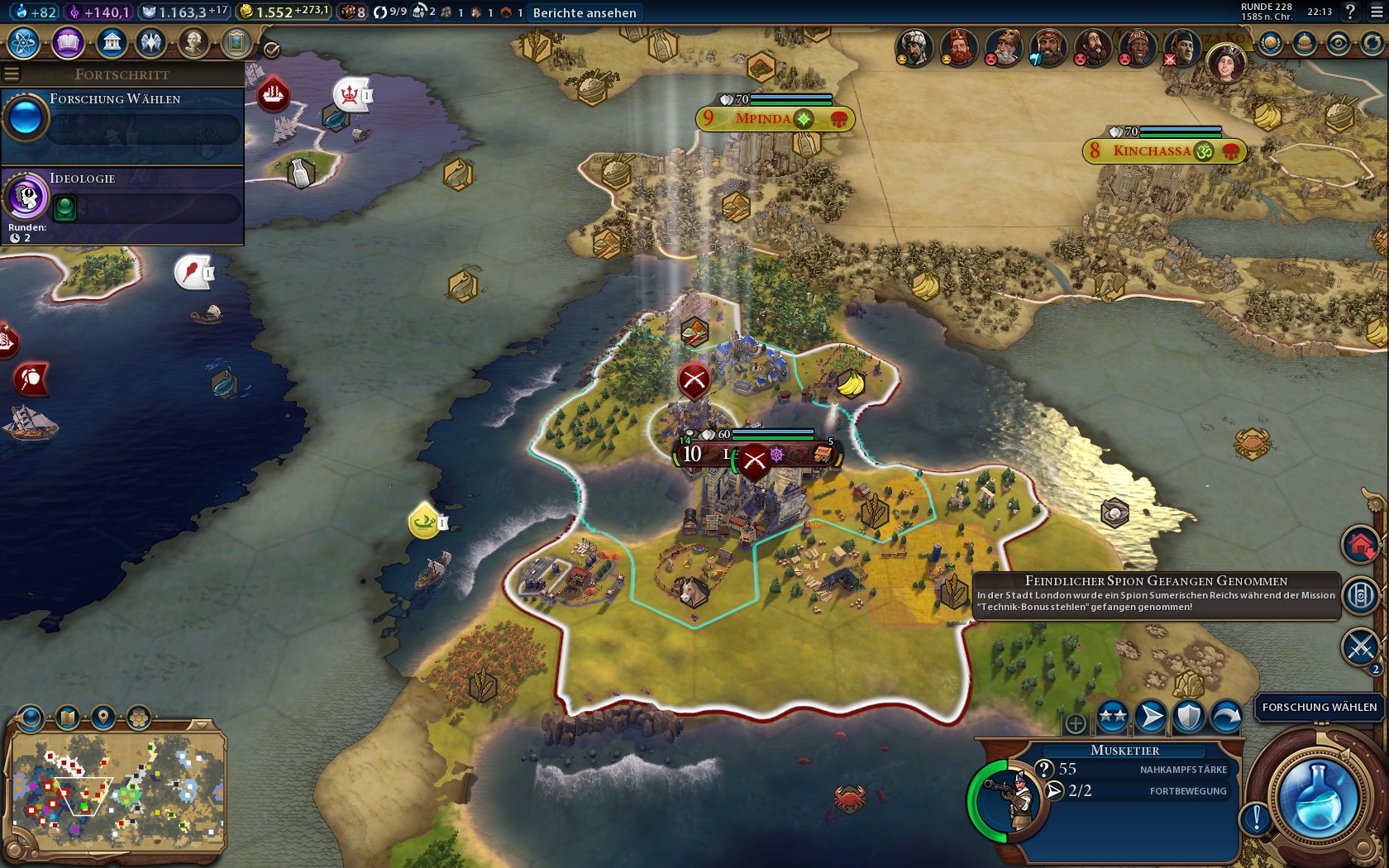Click the minimap to move the camera

[116, 789]
